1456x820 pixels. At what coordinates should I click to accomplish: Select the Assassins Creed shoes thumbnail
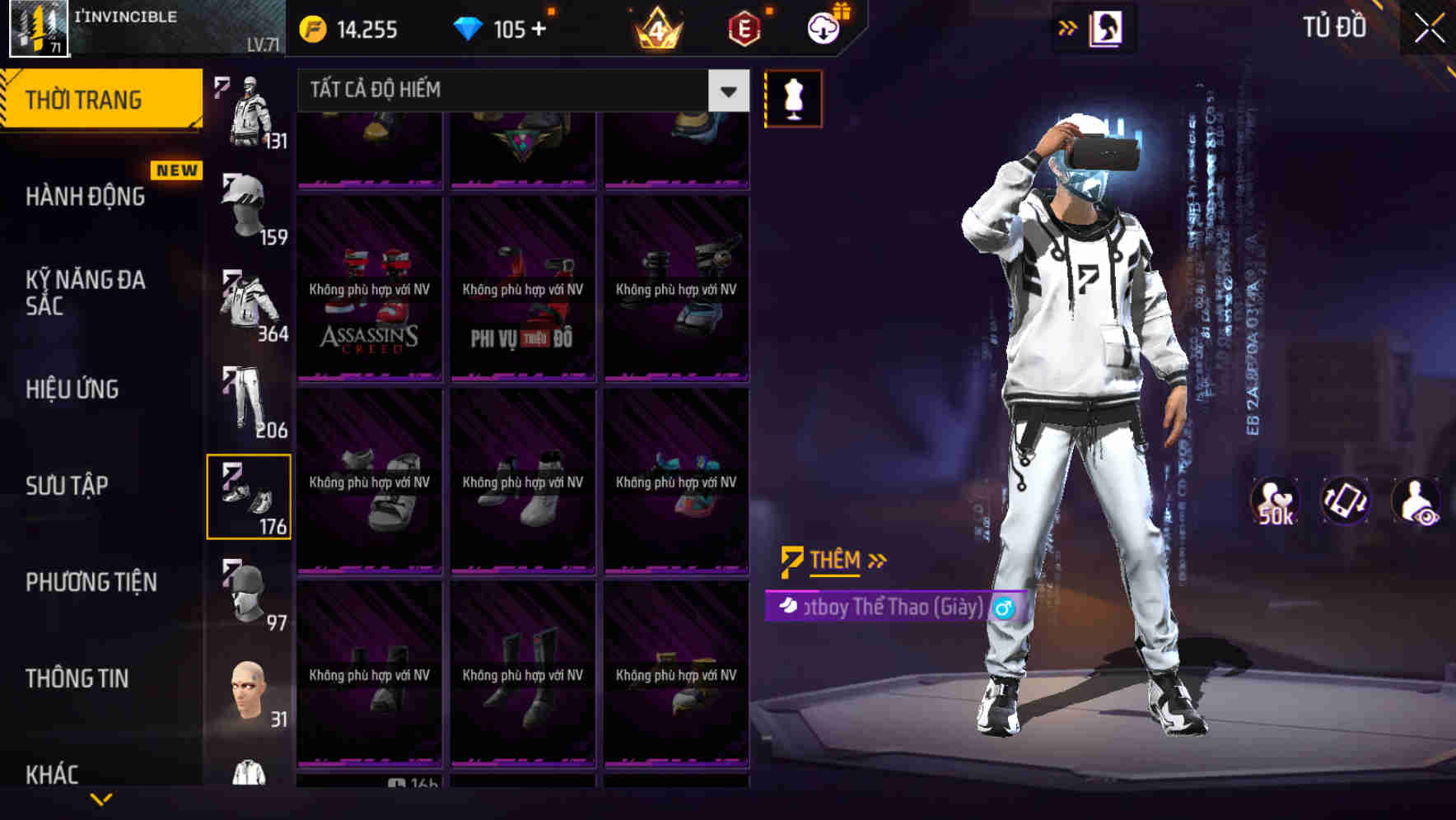click(x=368, y=290)
